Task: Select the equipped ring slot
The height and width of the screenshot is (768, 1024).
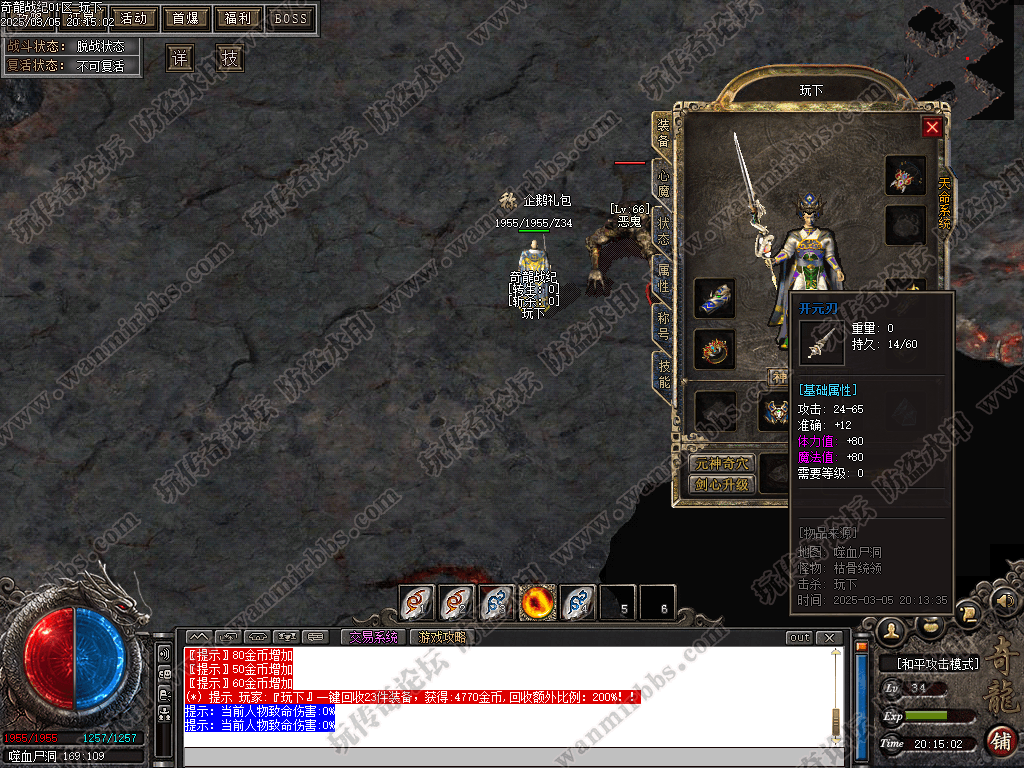Action: pyautogui.click(x=714, y=349)
